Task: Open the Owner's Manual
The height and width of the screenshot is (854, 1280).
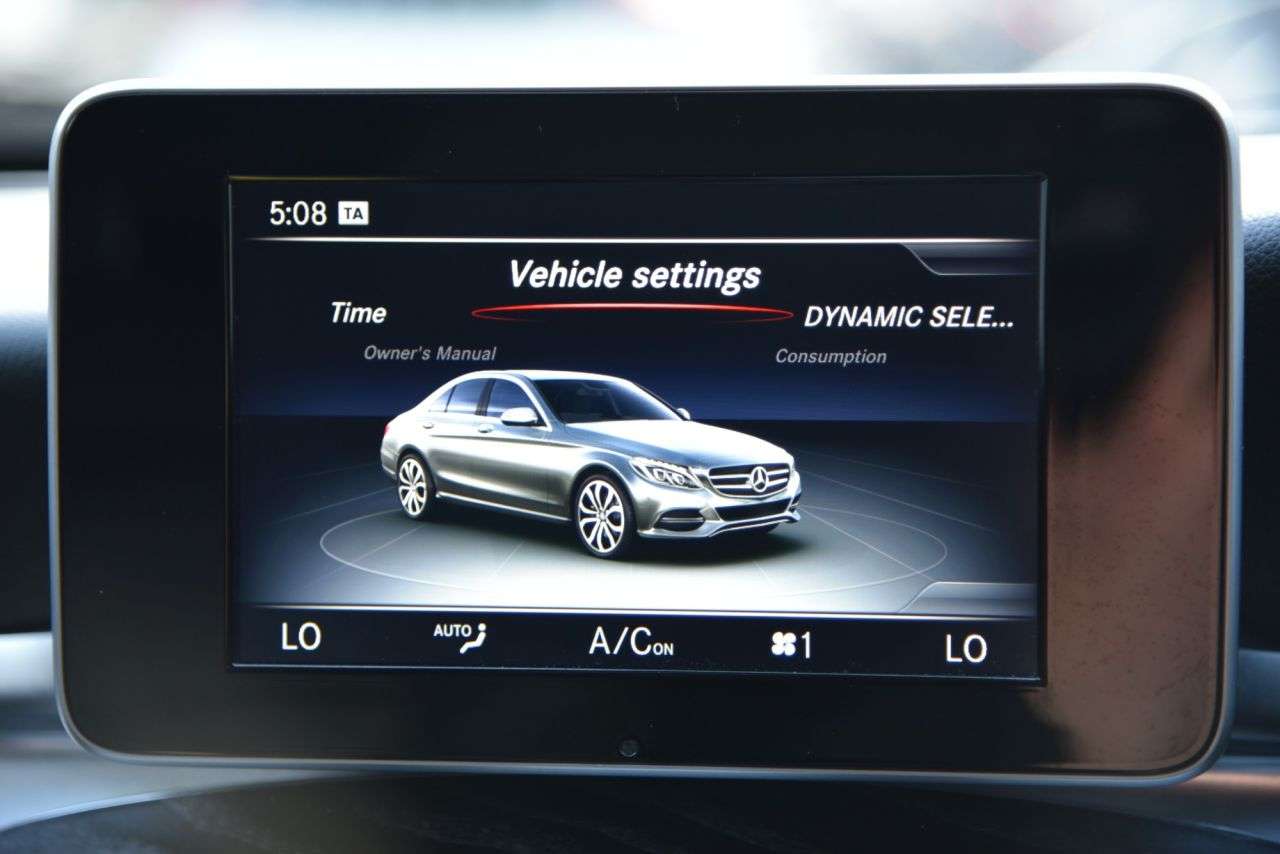Action: click(x=431, y=352)
